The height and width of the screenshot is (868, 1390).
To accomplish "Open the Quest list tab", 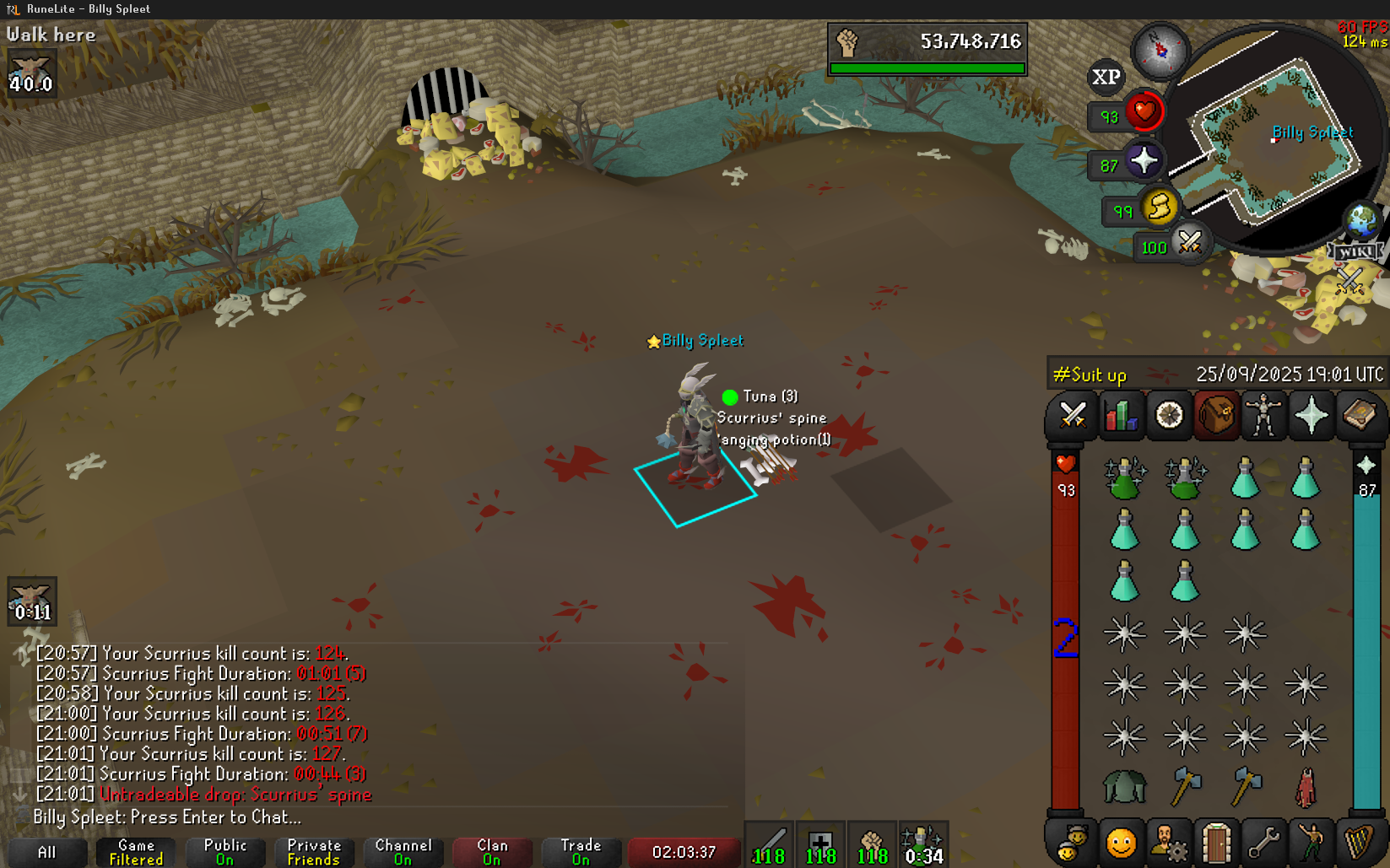I will 1169,416.
